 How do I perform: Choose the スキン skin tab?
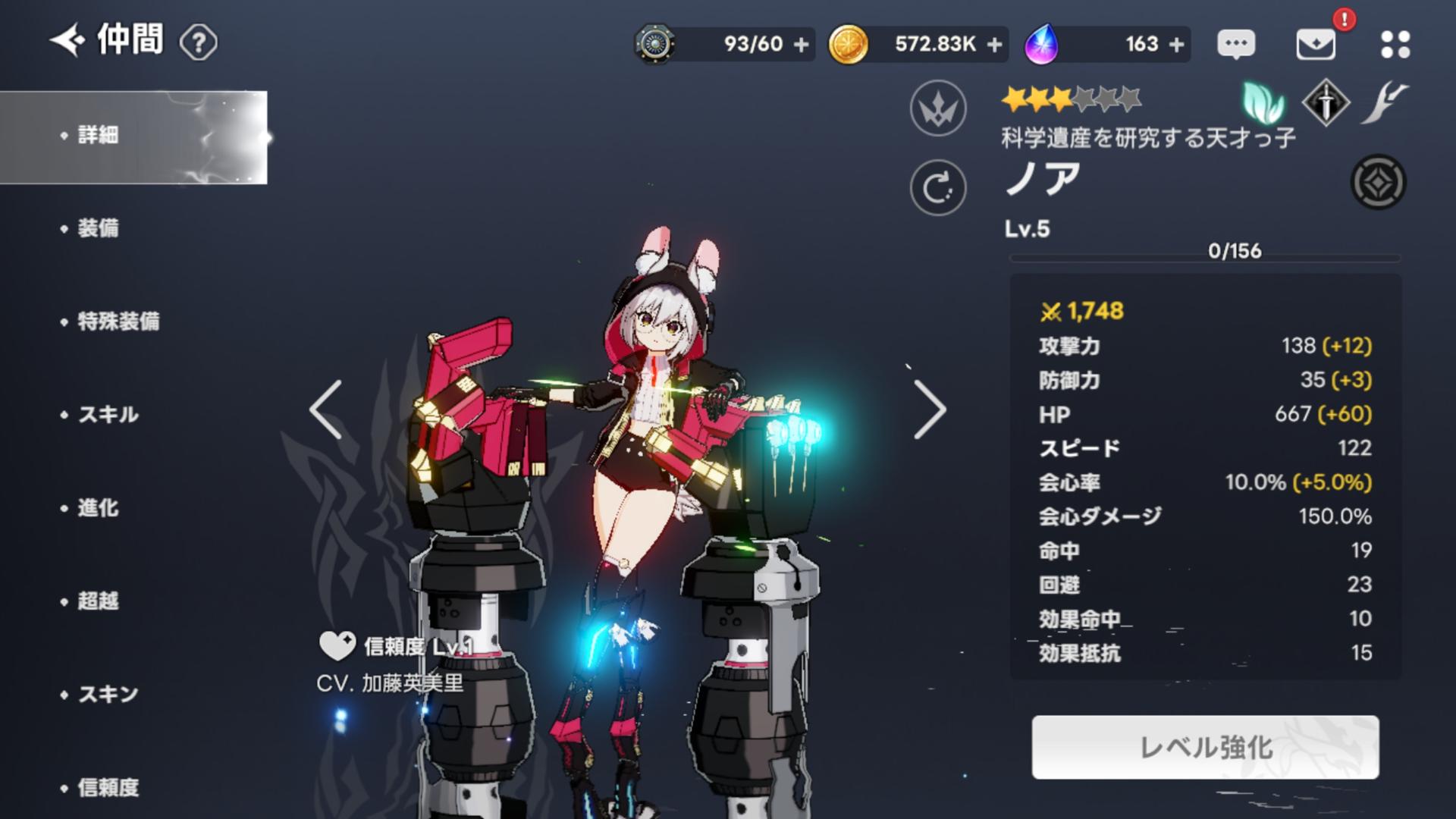click(108, 695)
